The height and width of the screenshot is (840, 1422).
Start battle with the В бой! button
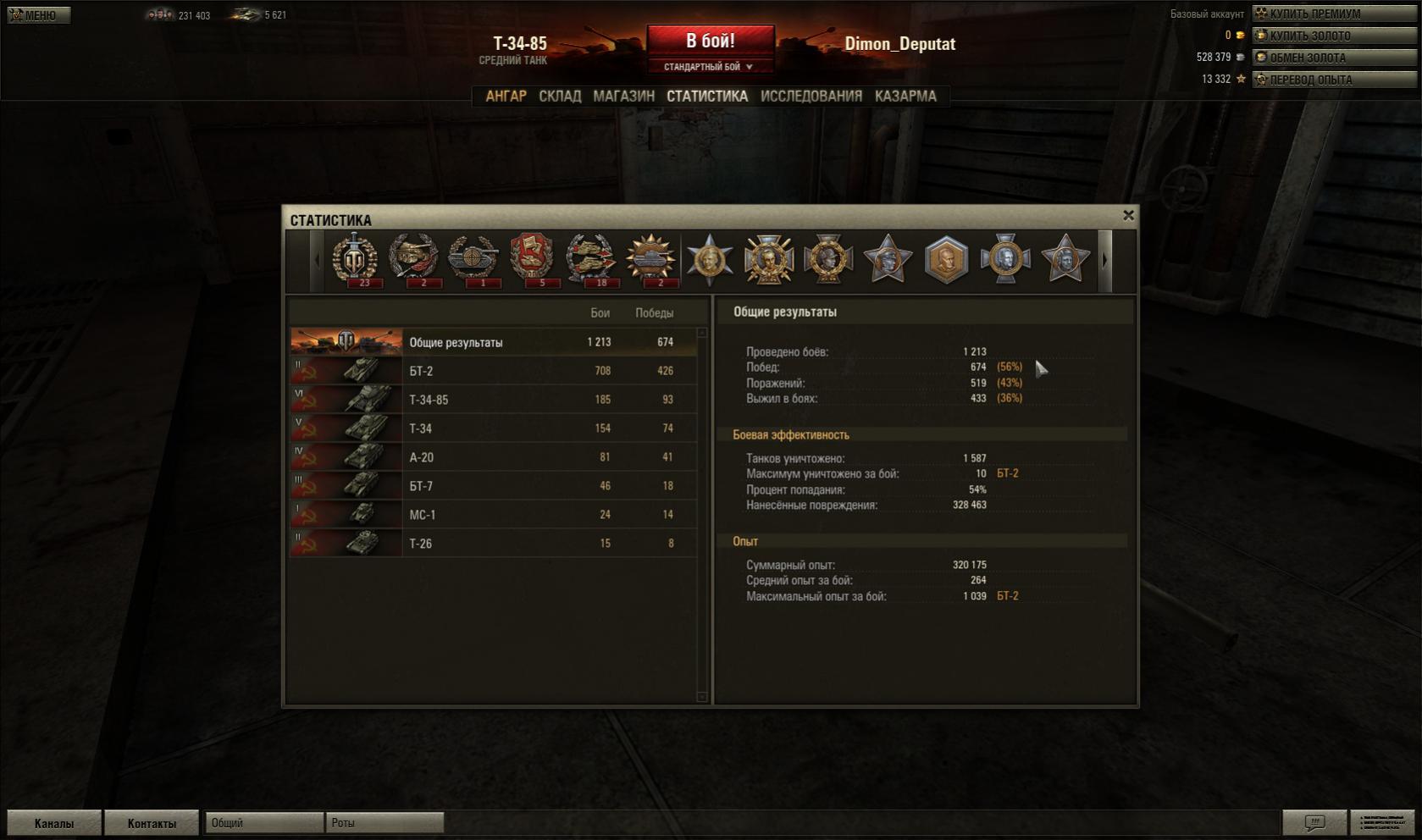[x=710, y=41]
